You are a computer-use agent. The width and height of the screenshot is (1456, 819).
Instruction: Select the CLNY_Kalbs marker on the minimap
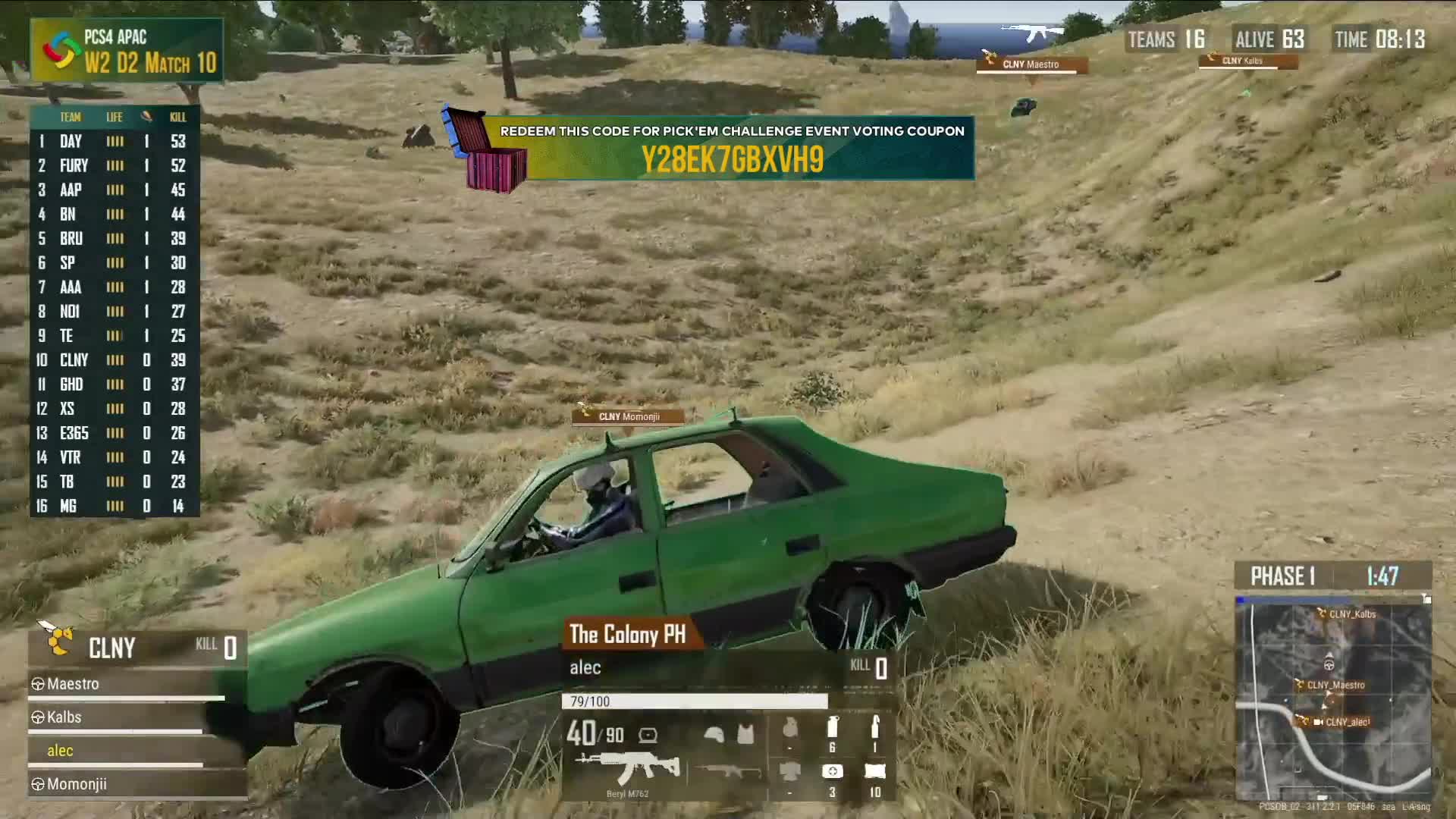1350,614
